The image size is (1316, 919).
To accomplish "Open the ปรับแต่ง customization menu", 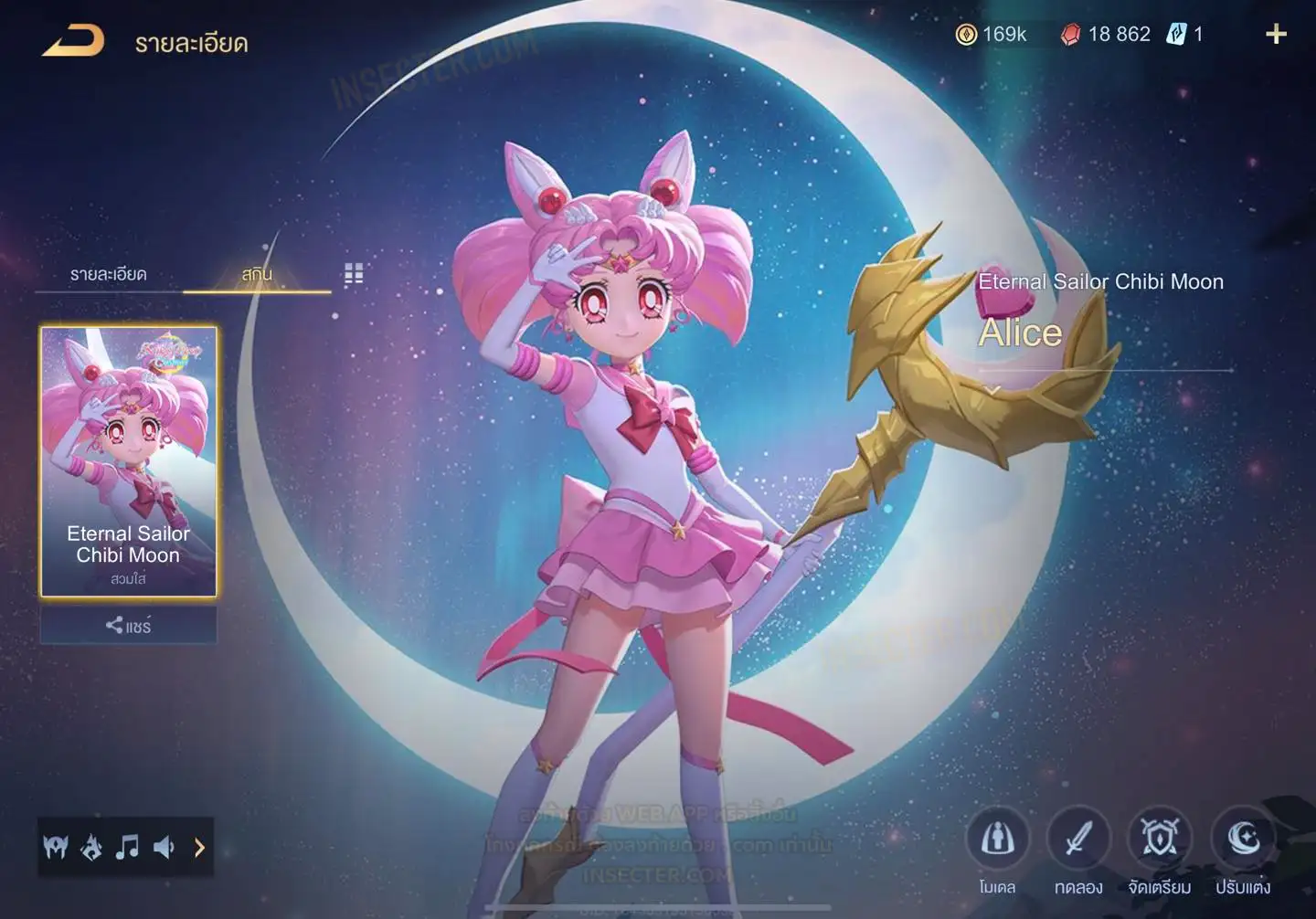I will click(1243, 840).
